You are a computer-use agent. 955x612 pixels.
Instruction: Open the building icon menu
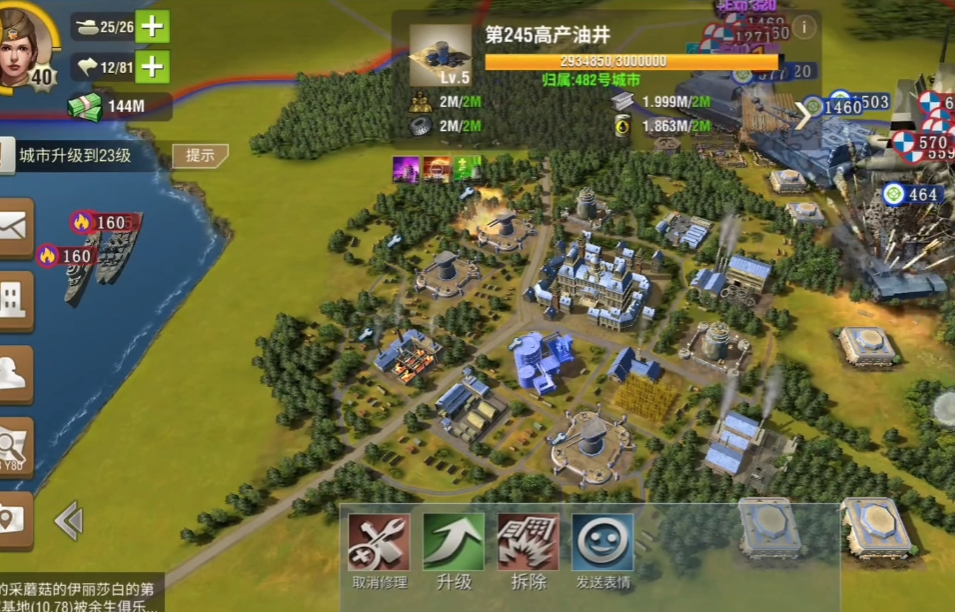point(14,301)
